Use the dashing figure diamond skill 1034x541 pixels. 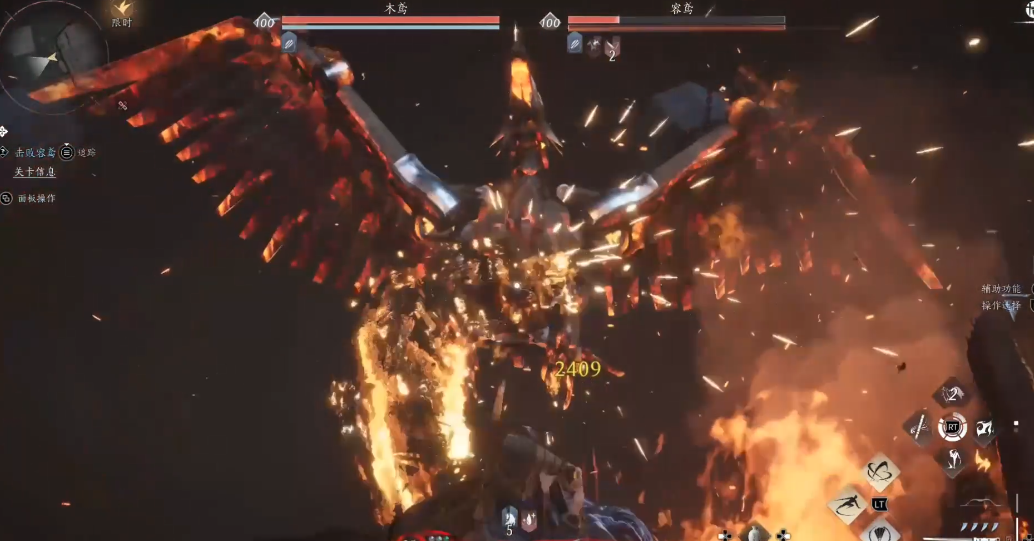pyautogui.click(x=847, y=504)
